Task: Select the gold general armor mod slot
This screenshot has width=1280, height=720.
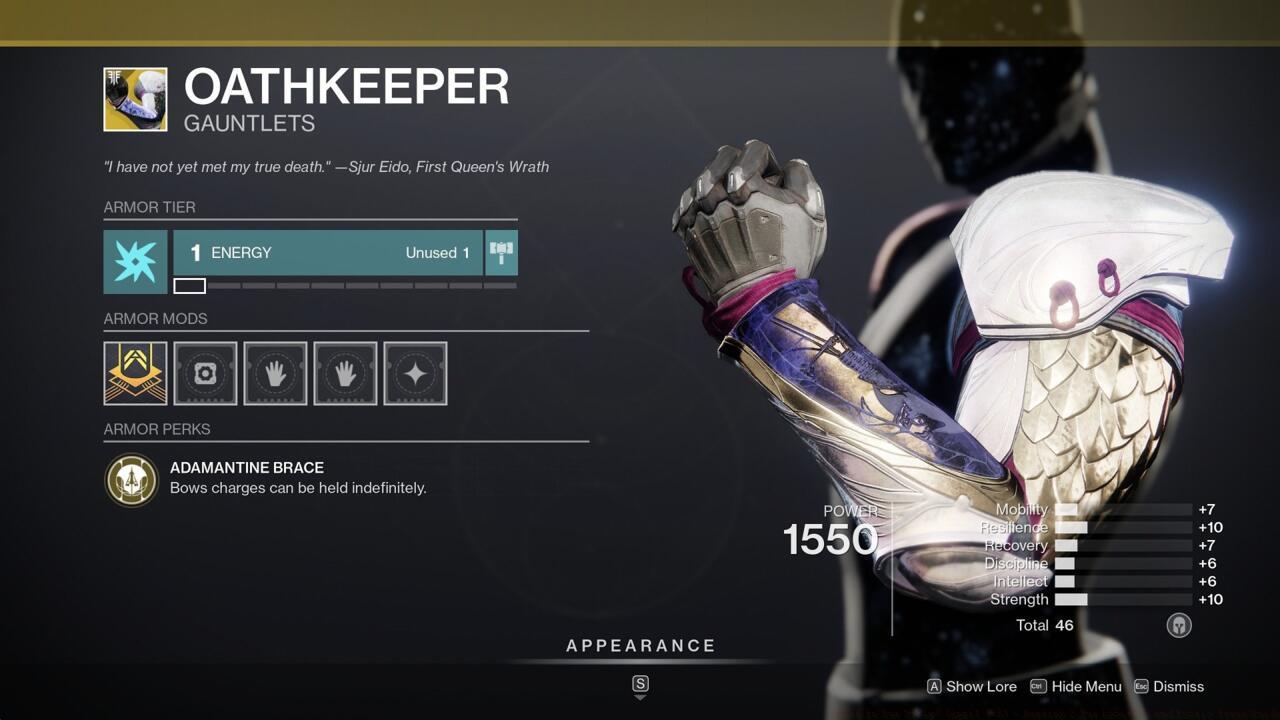Action: (135, 373)
